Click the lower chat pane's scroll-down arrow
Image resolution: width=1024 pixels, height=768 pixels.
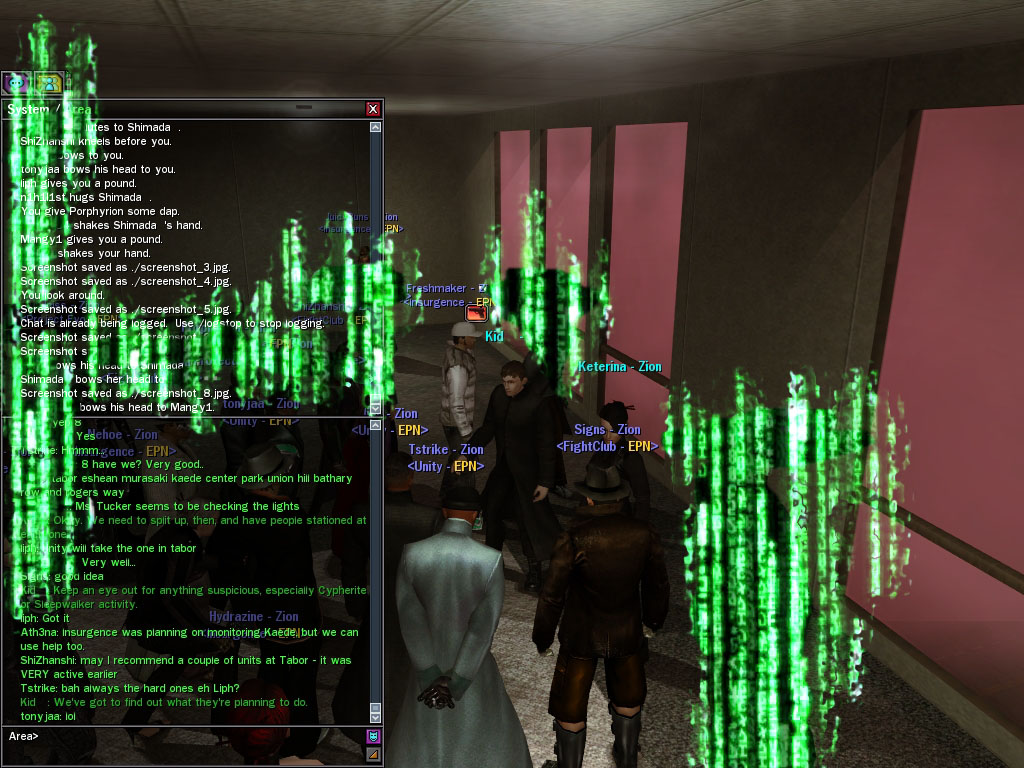(376, 716)
